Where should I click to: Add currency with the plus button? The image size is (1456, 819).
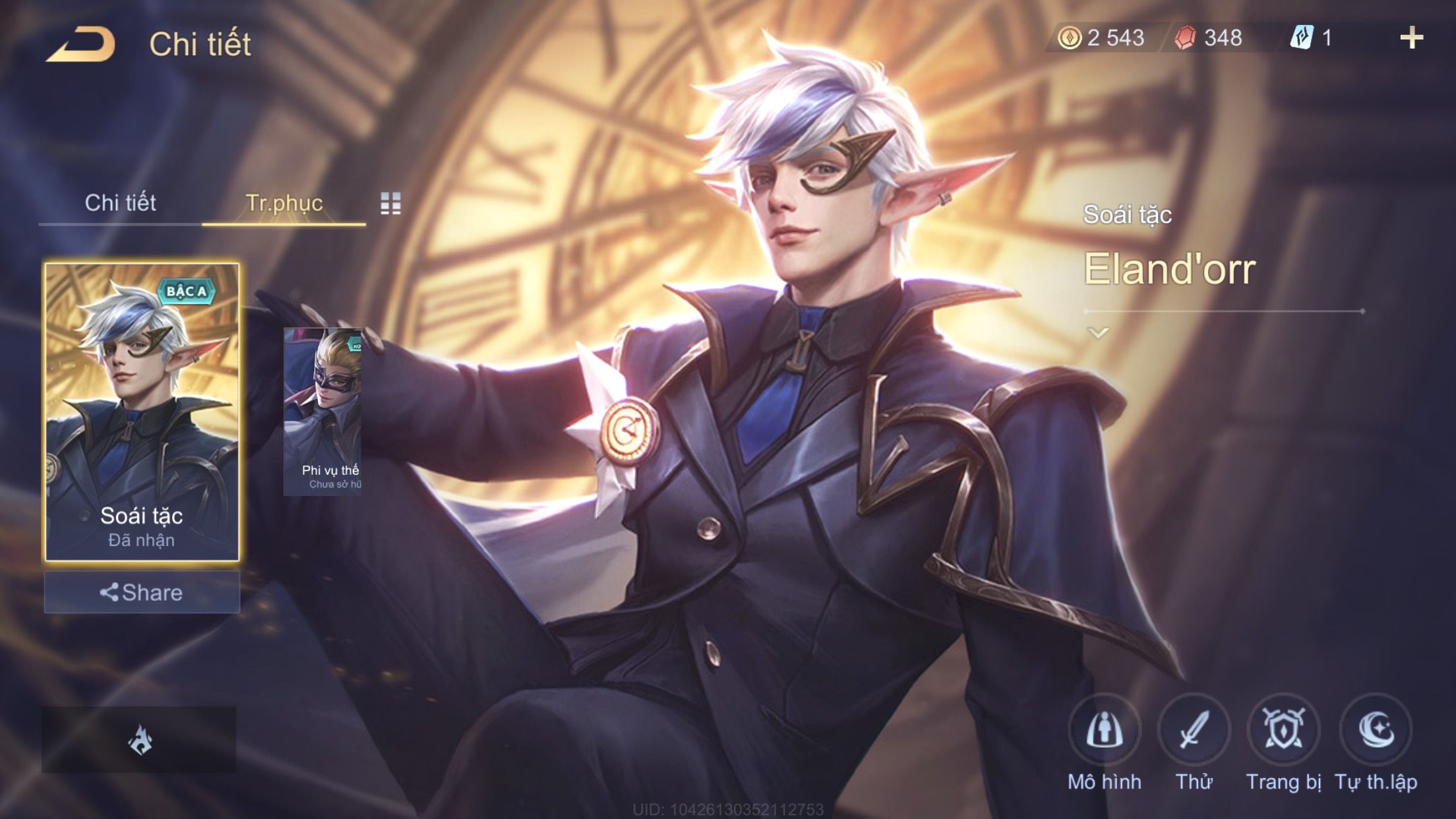coord(1411,38)
